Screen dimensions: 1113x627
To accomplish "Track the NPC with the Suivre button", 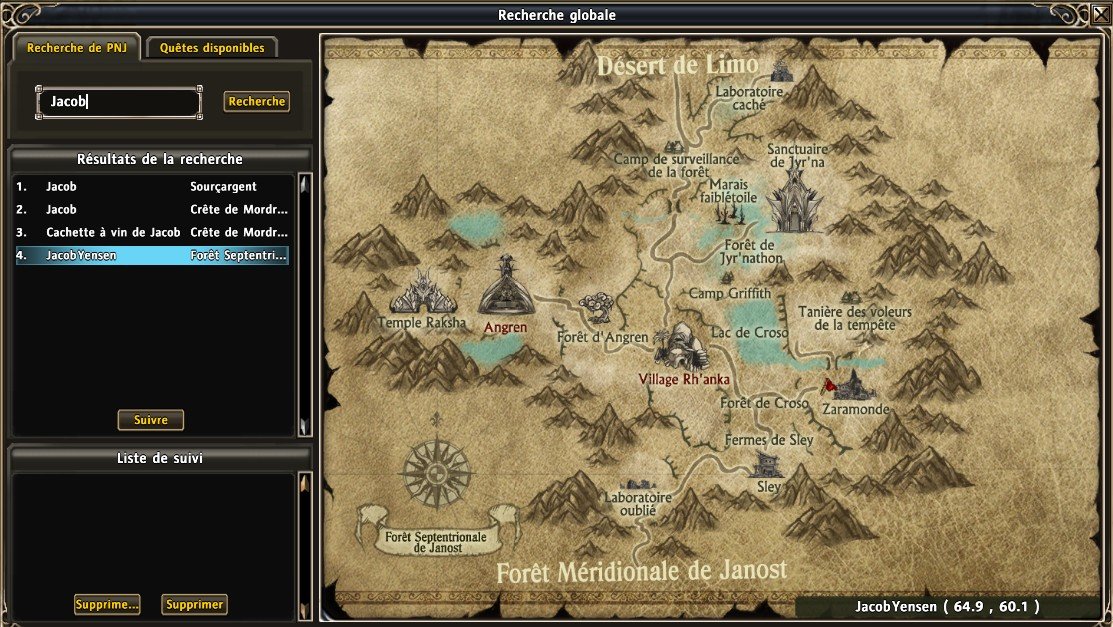I will (x=151, y=420).
